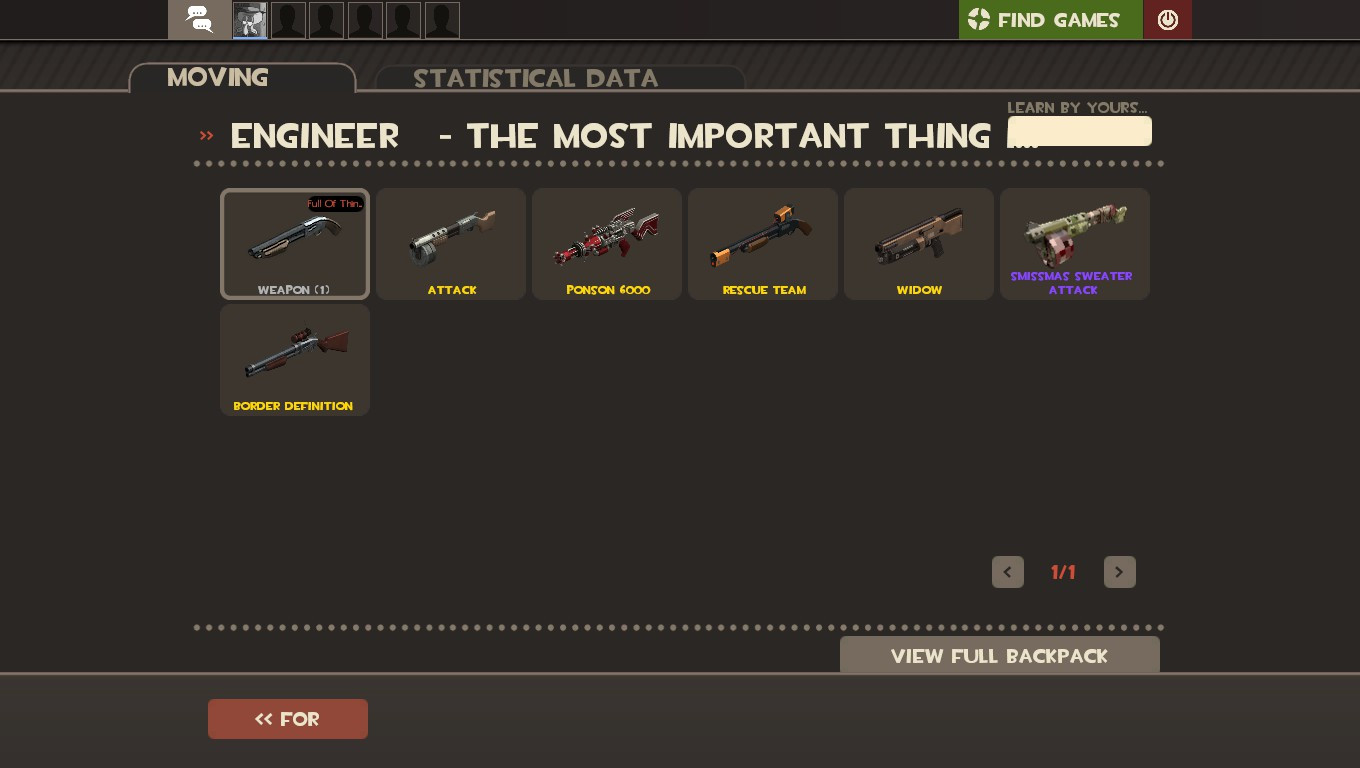Click the left page navigation arrow
The height and width of the screenshot is (768, 1360).
(1008, 572)
